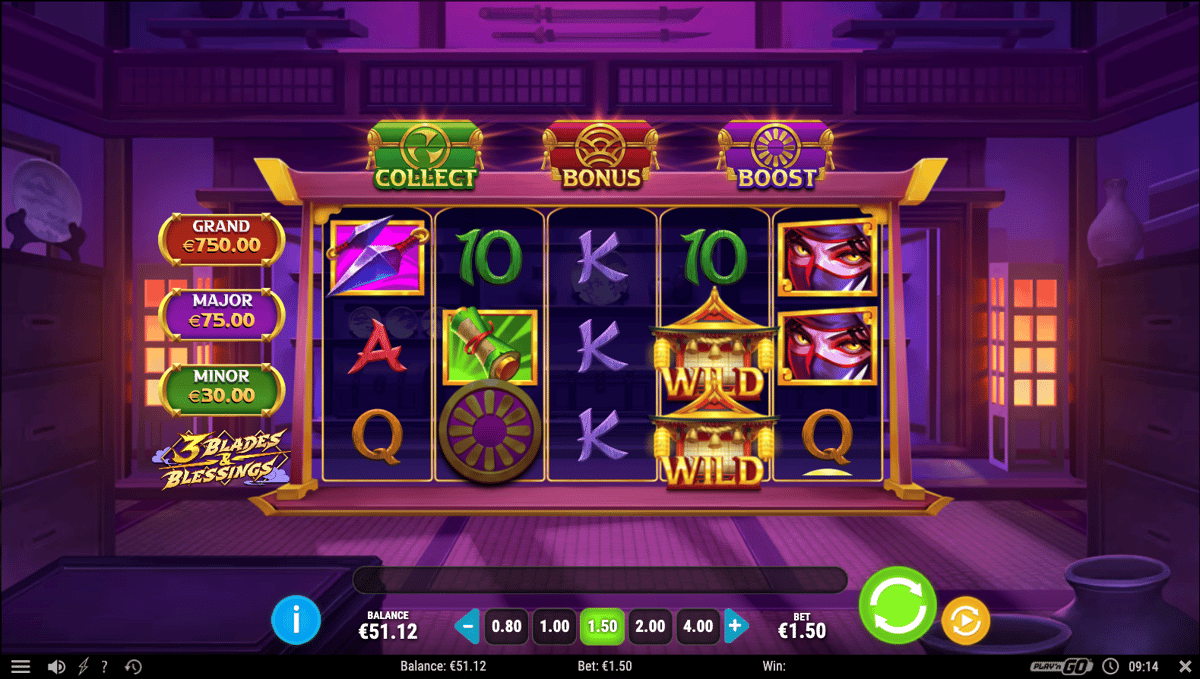Select the highlighted 1.50 bet amount
Viewport: 1200px width, 679px height.
point(602,627)
